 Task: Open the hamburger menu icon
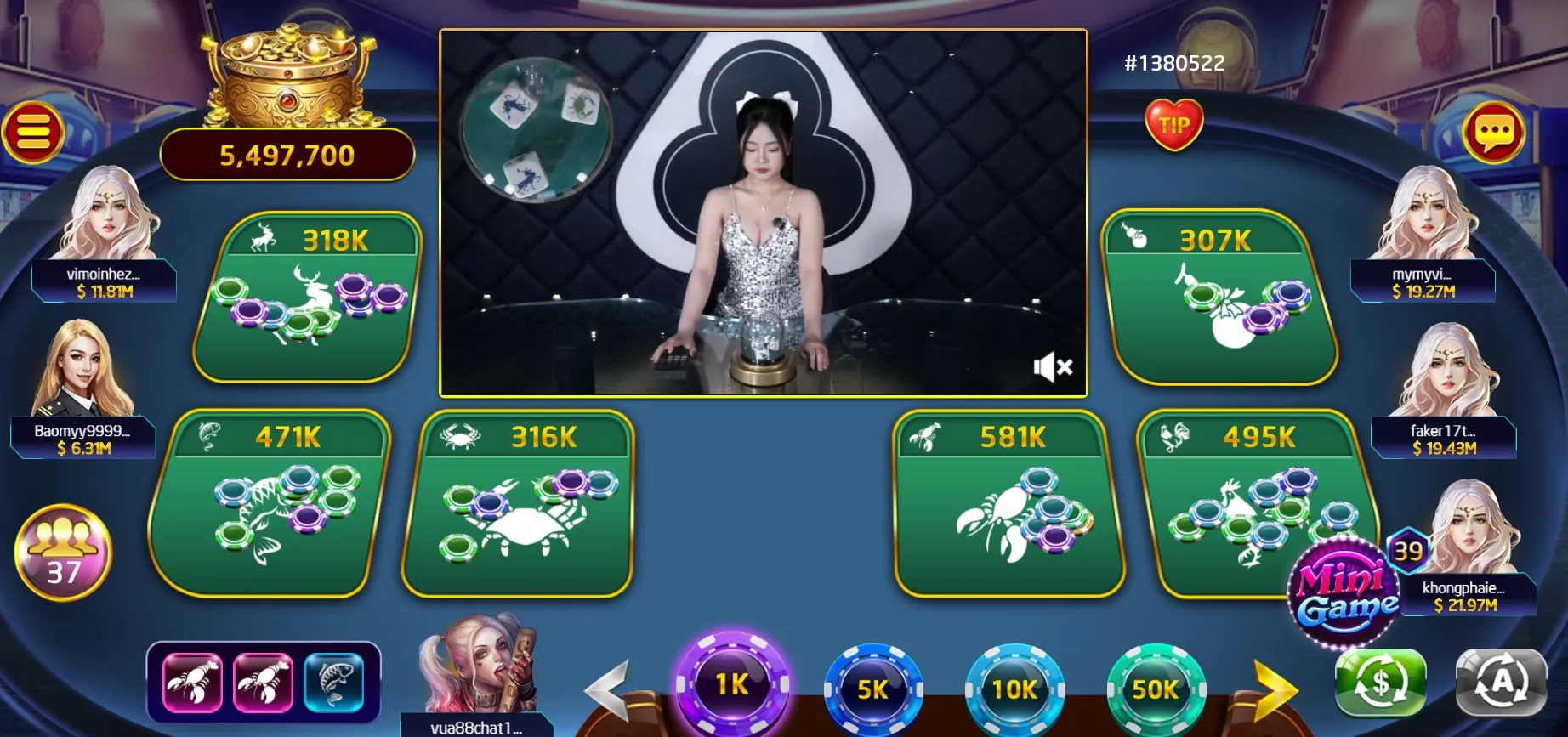pos(31,129)
